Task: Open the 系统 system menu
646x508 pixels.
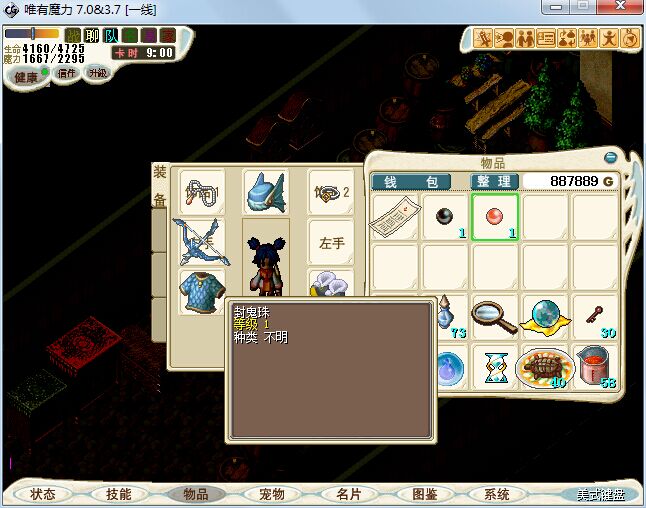Action: [497, 494]
